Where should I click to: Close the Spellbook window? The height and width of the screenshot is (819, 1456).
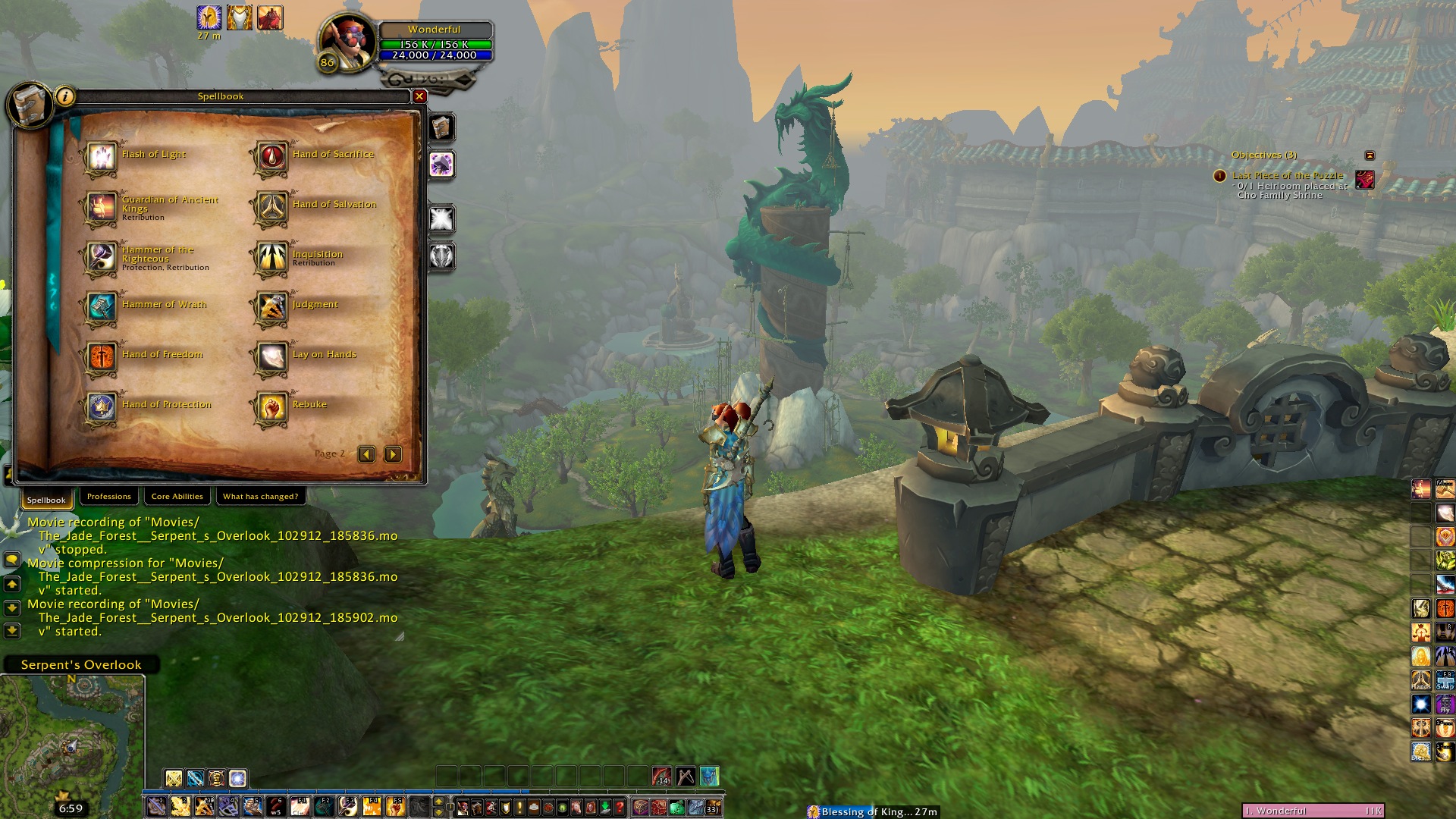click(419, 96)
